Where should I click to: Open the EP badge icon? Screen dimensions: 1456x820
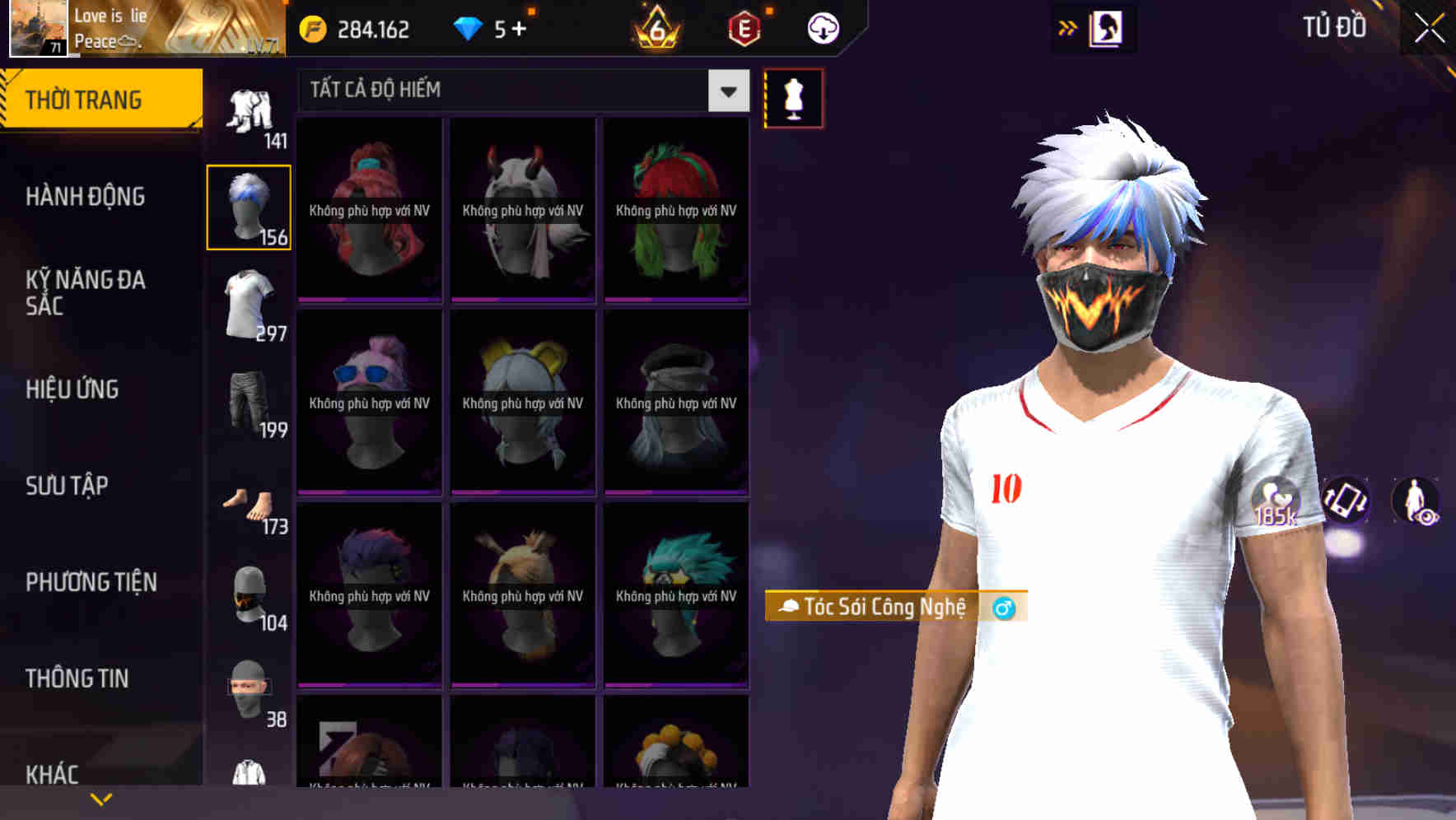coord(743,27)
